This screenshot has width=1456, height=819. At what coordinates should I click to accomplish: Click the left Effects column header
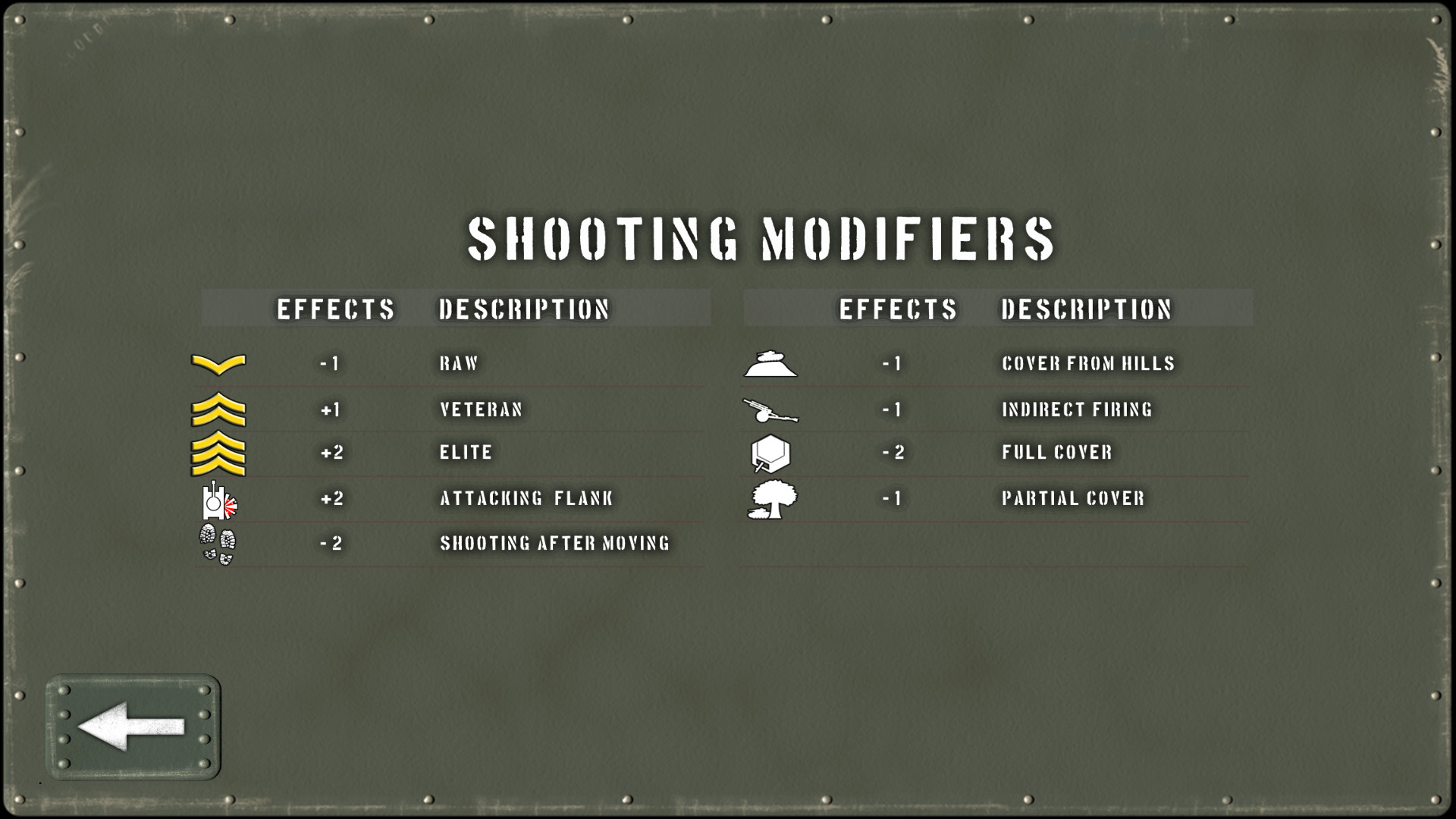pos(336,309)
